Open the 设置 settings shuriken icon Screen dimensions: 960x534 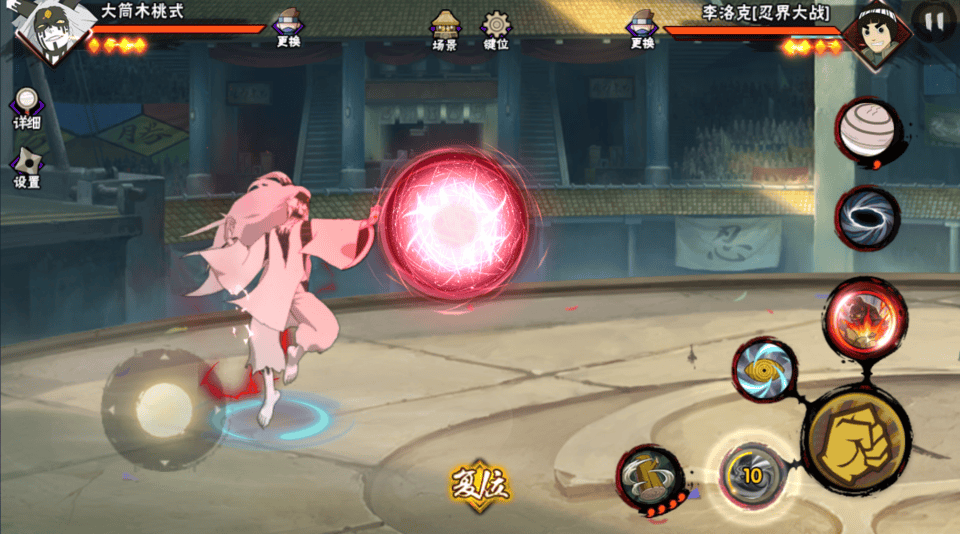[x=27, y=168]
